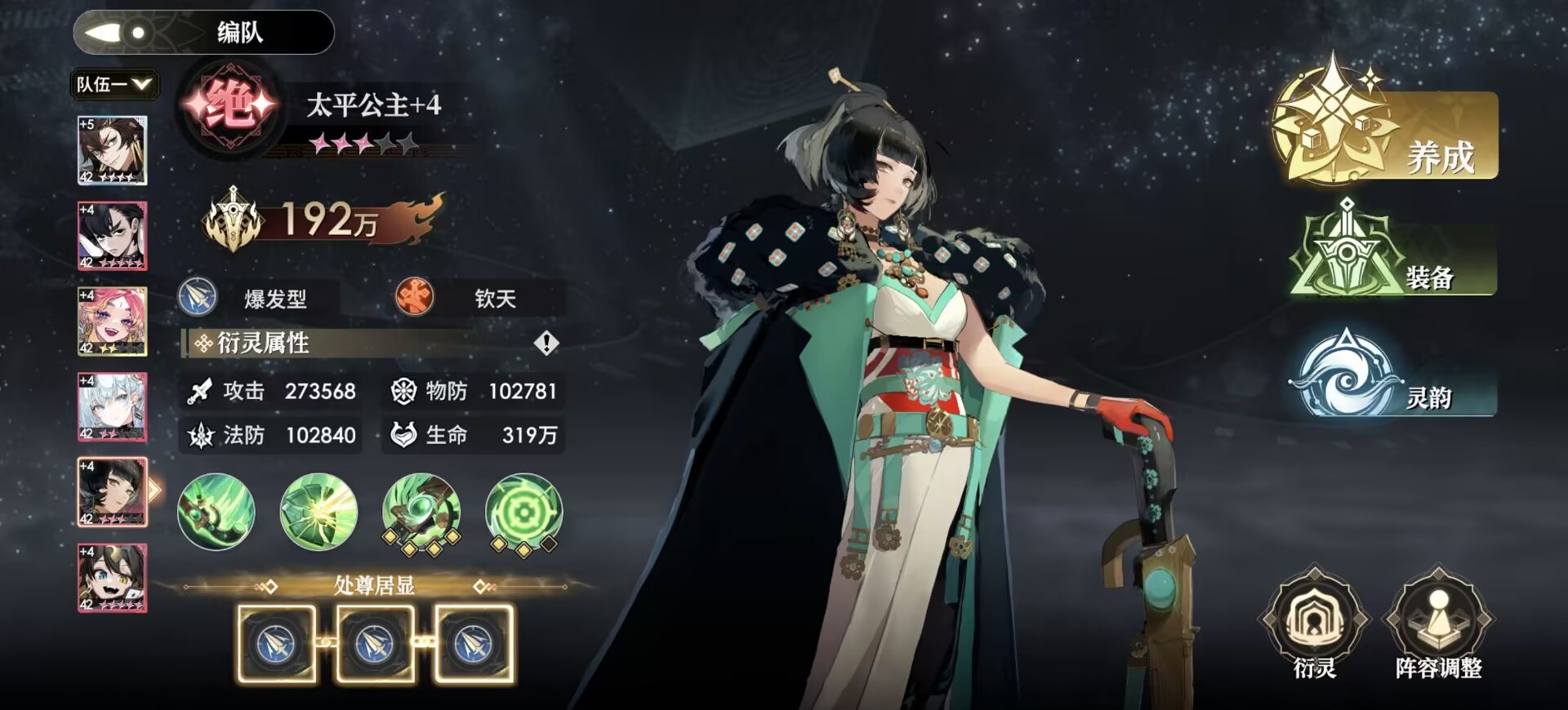Screen dimensions: 1568x710
Task: View the green concentric rings skill
Action: (x=523, y=513)
